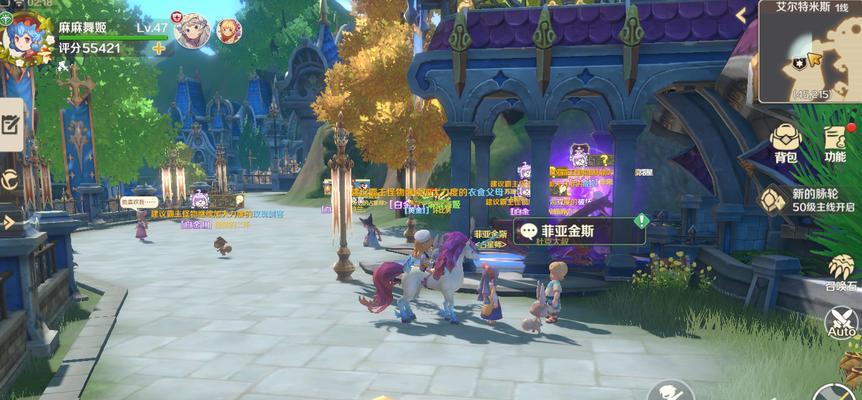Tap the plus button beside the score

158,48
